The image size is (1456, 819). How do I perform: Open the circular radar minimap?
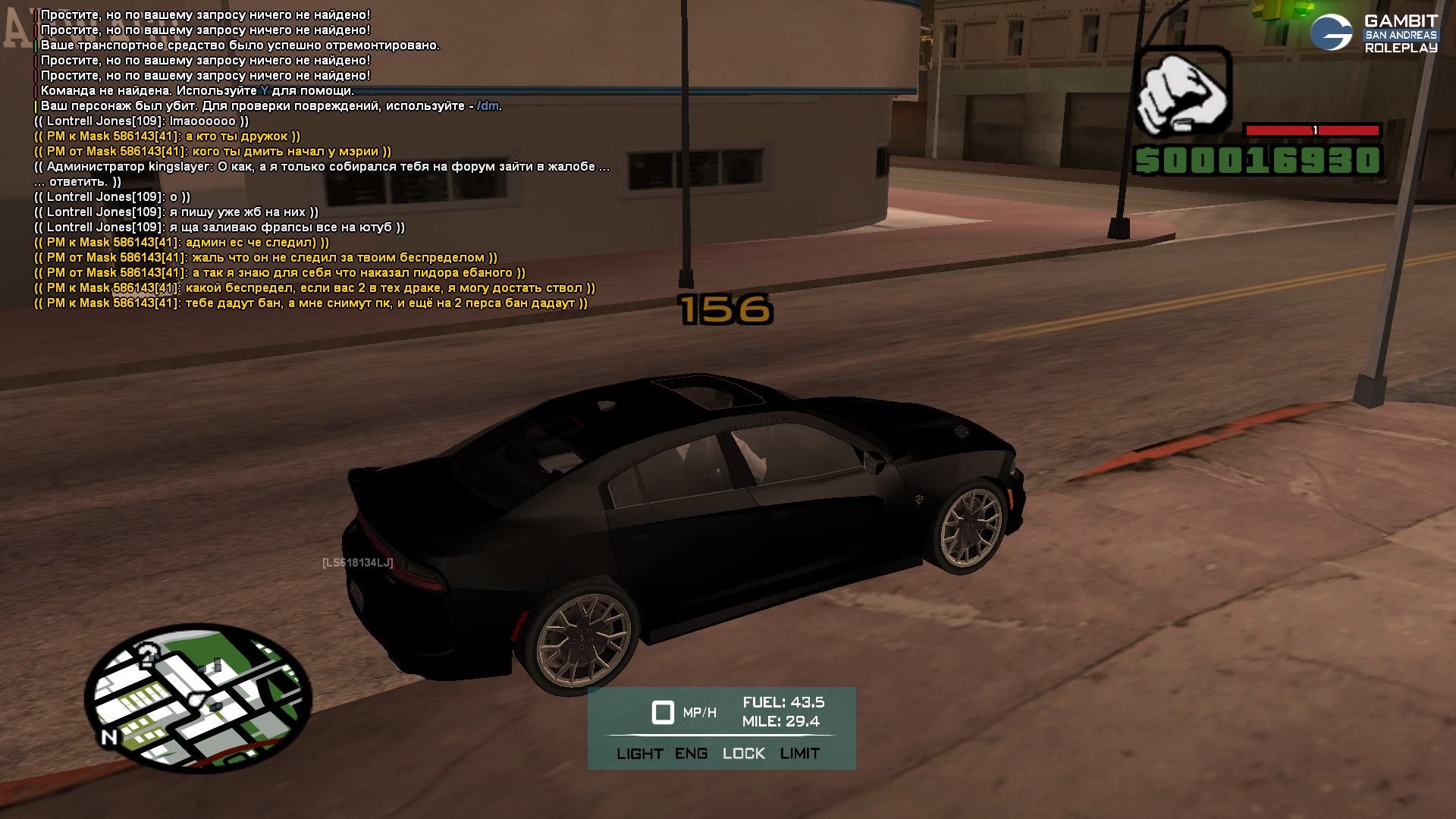198,698
